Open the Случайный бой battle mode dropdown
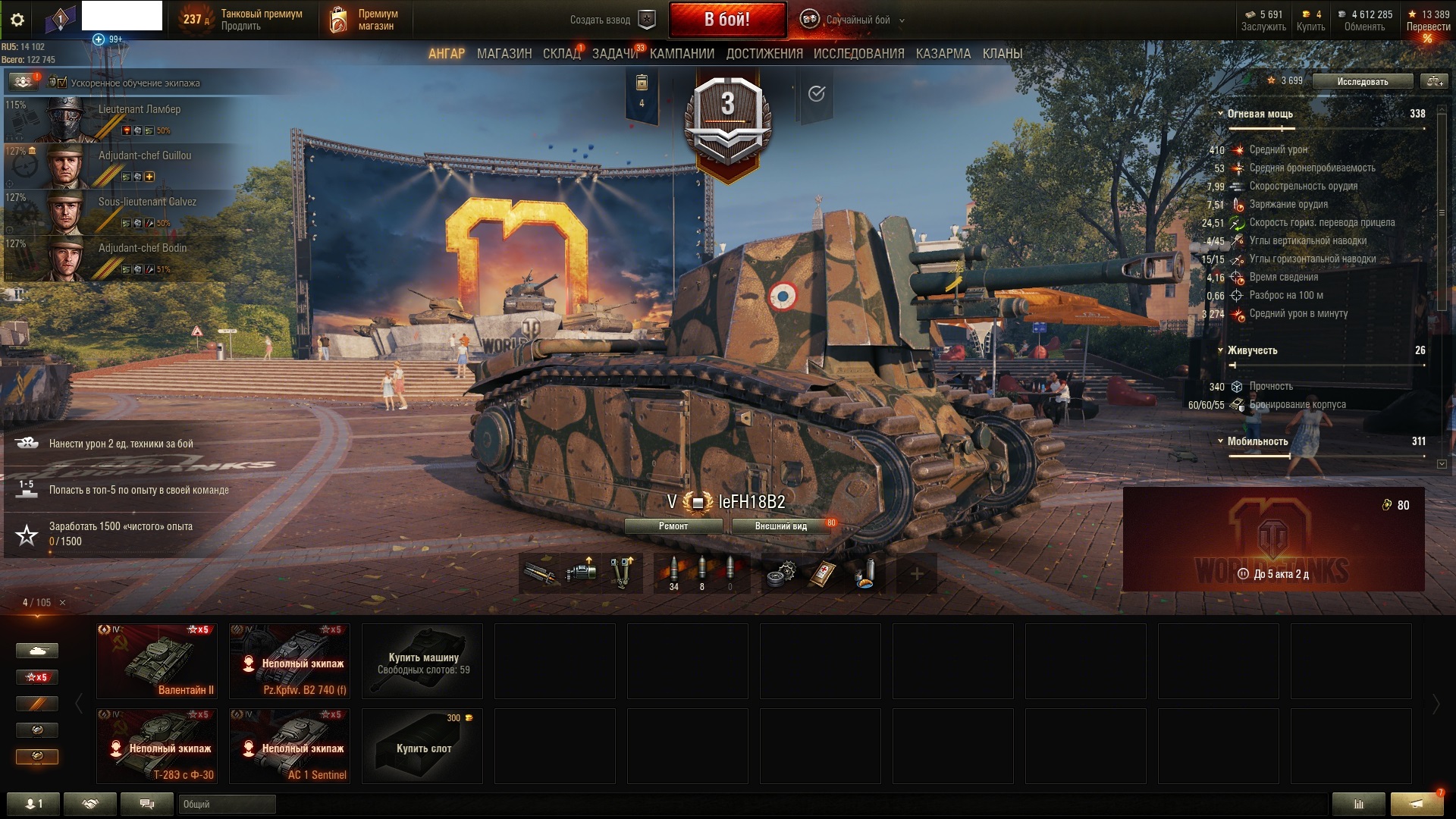Image resolution: width=1456 pixels, height=819 pixels. (x=860, y=20)
